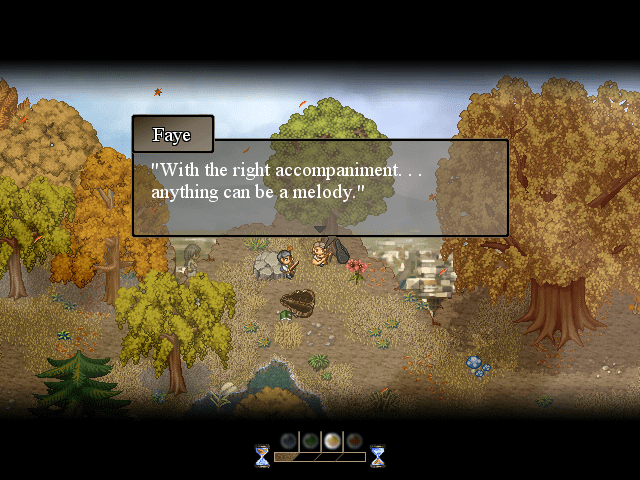
Task: Select the green memory orb
Action: [310, 441]
